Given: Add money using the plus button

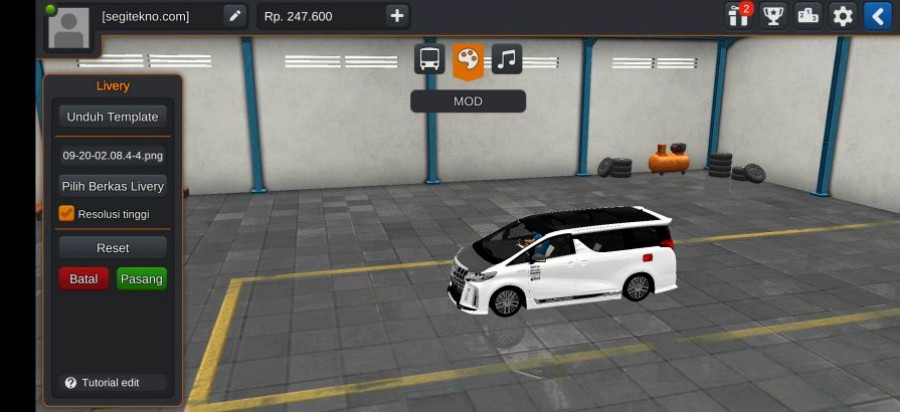Looking at the screenshot, I should pyautogui.click(x=397, y=16).
